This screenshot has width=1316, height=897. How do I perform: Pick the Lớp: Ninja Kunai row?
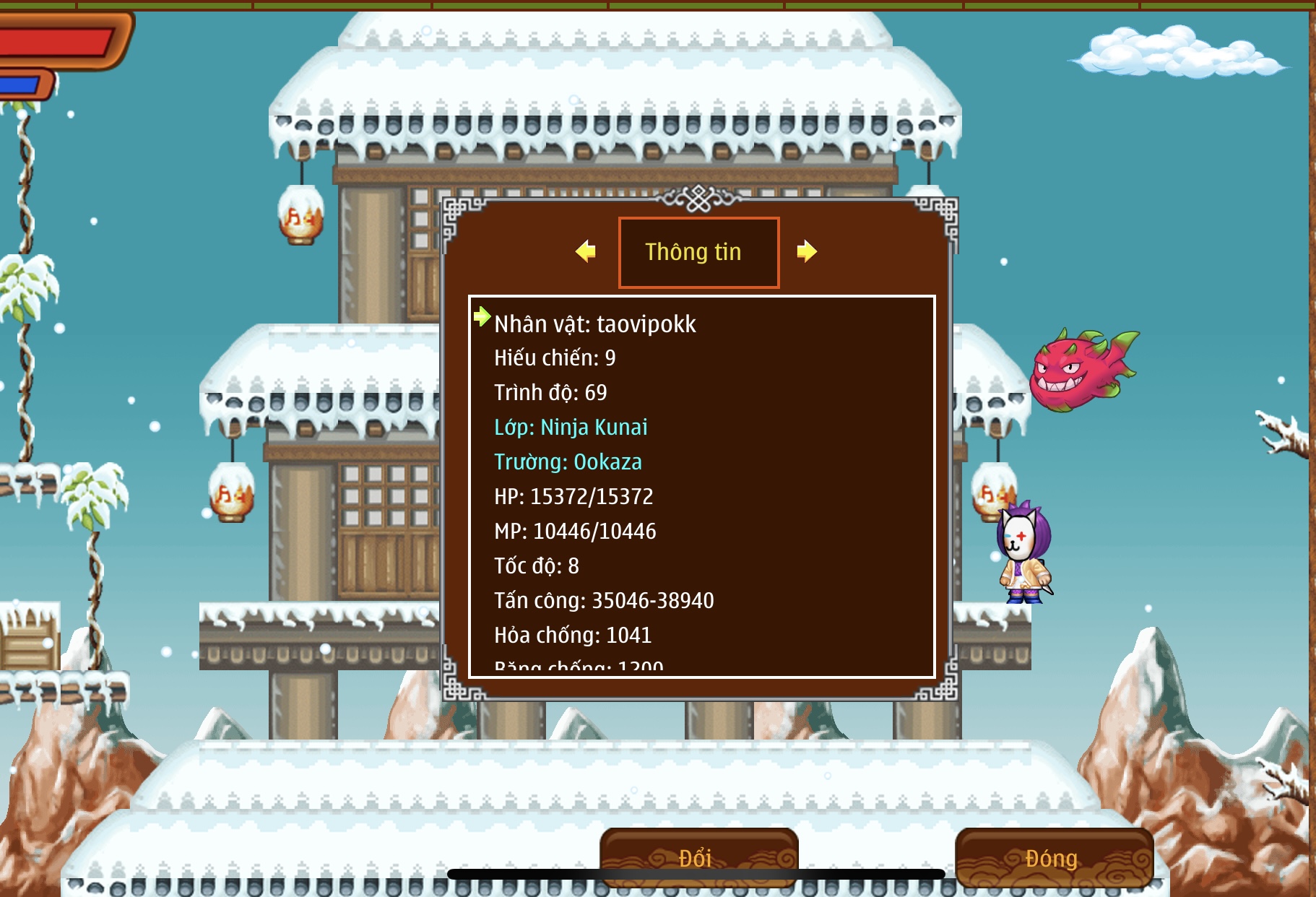point(571,428)
